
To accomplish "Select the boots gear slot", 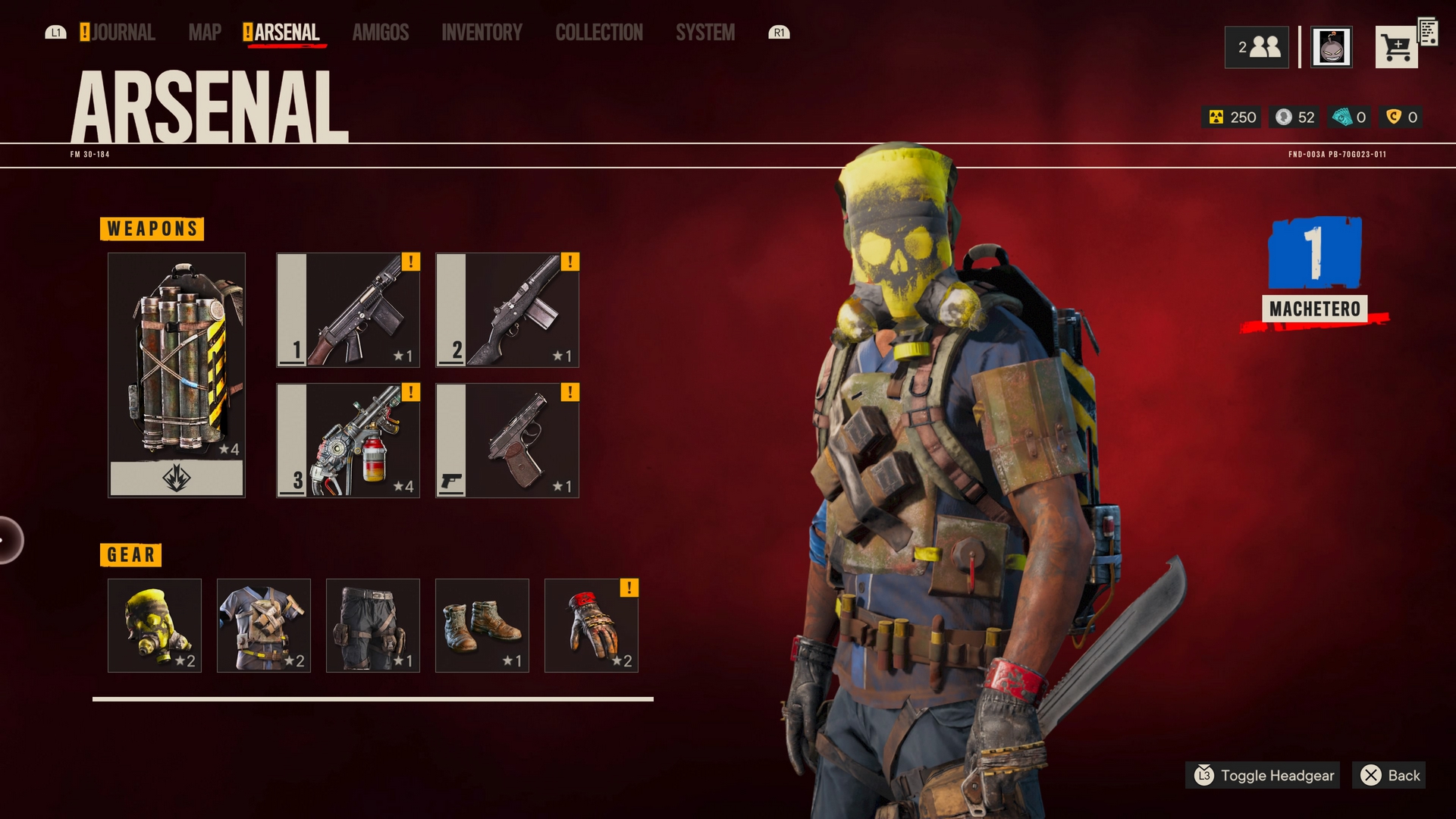I will (482, 626).
